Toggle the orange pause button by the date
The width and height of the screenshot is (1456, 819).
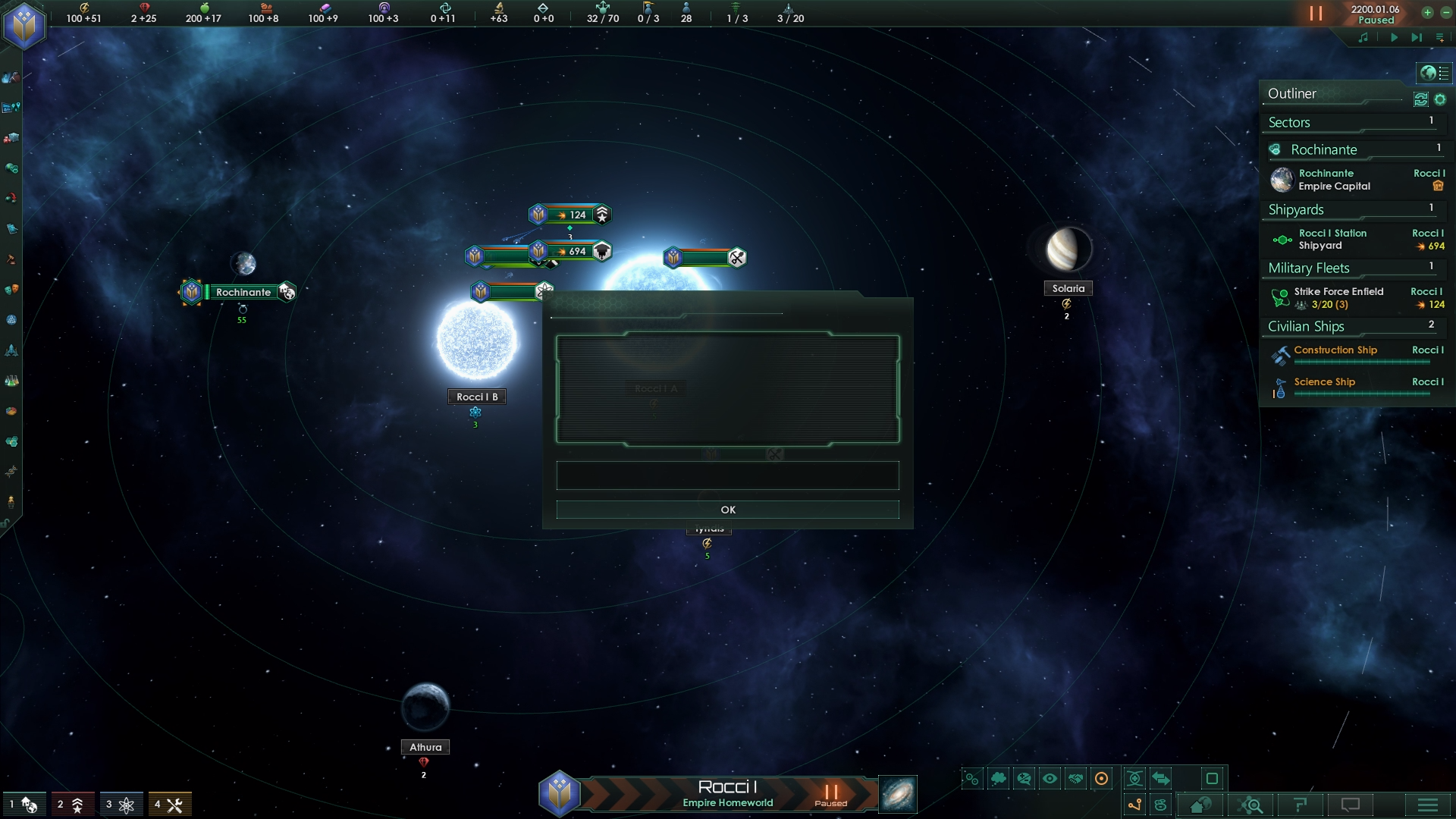point(1316,14)
